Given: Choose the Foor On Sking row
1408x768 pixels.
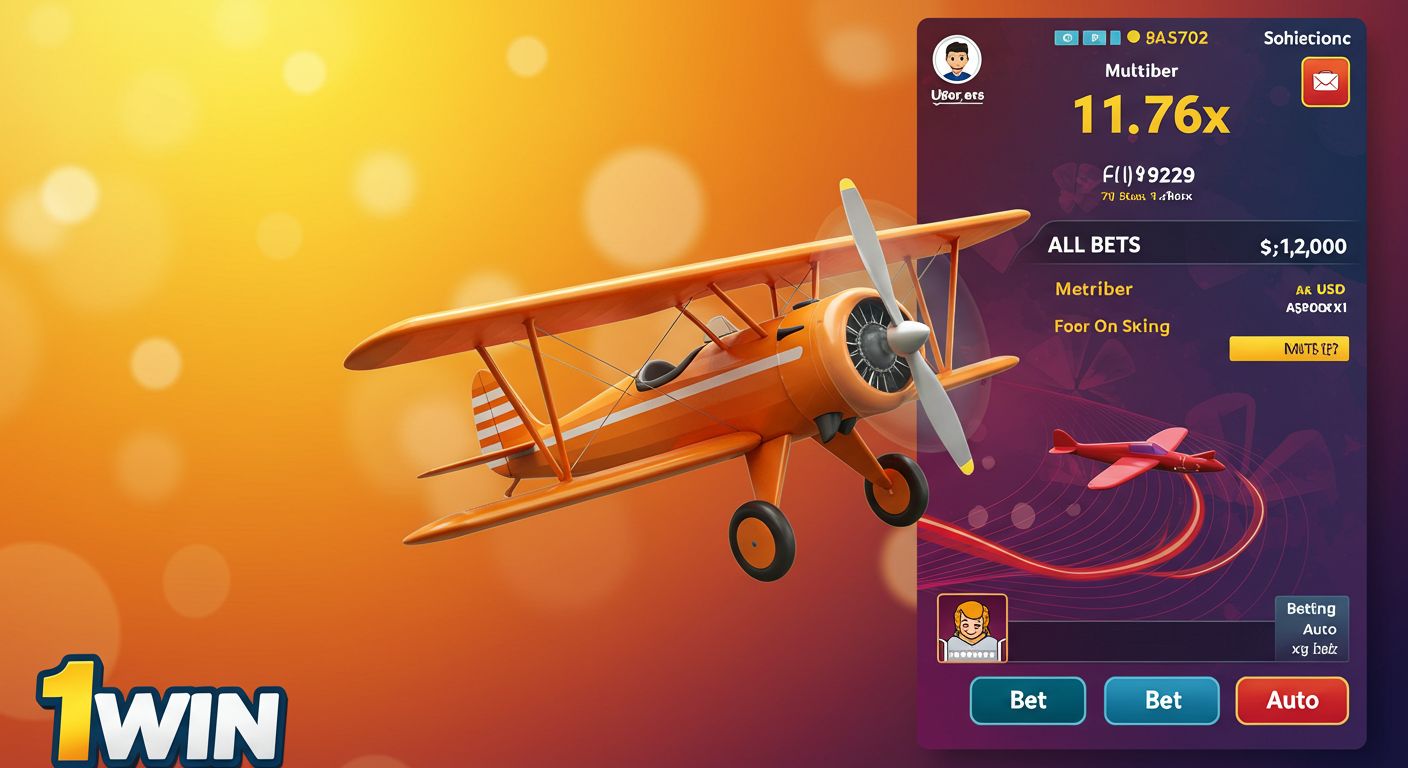Looking at the screenshot, I should 1111,326.
